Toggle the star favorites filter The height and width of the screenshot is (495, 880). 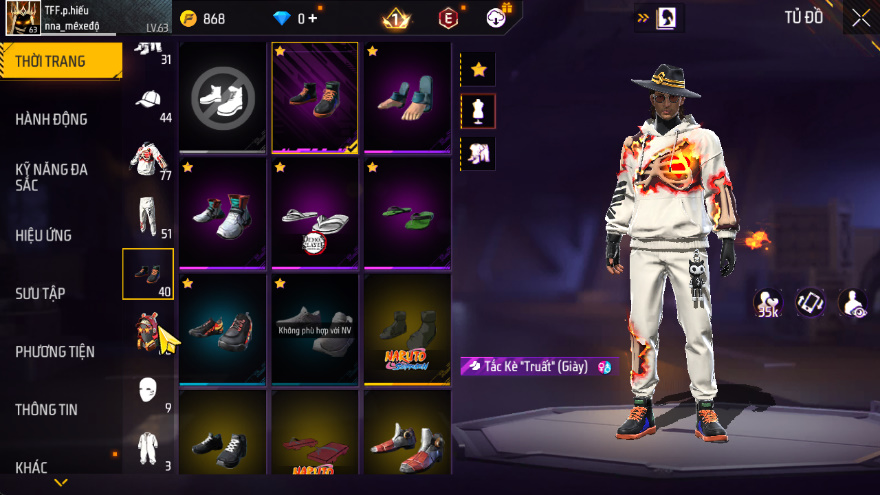(x=478, y=69)
